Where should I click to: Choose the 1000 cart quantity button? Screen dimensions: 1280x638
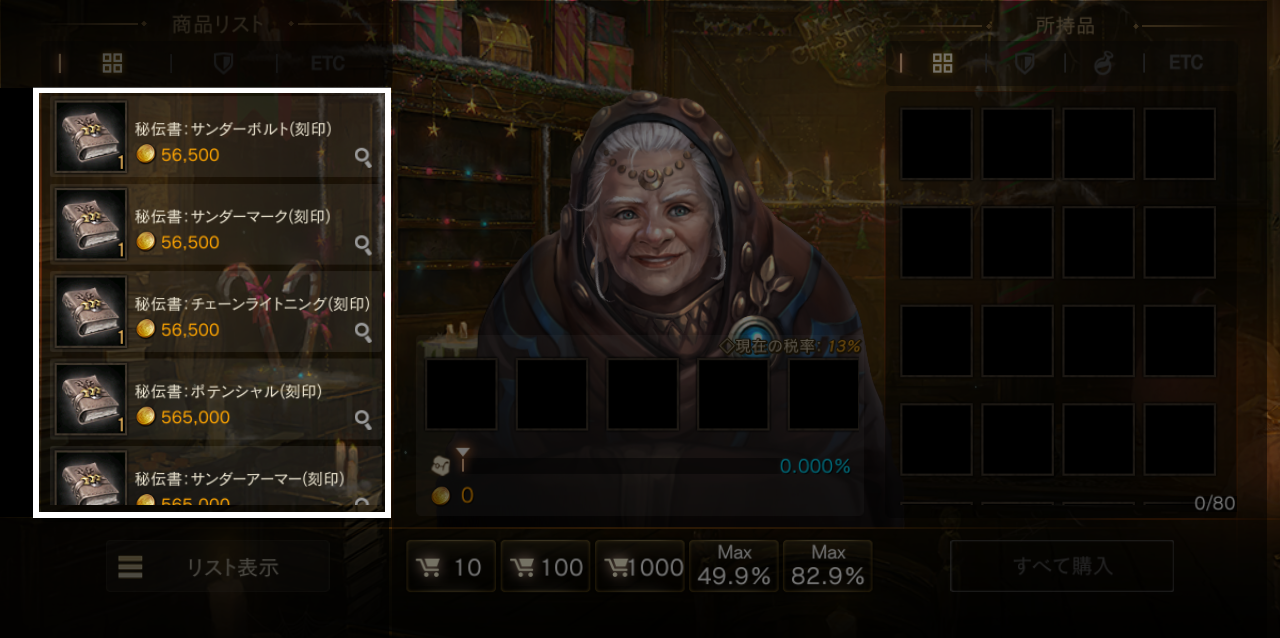pos(640,567)
